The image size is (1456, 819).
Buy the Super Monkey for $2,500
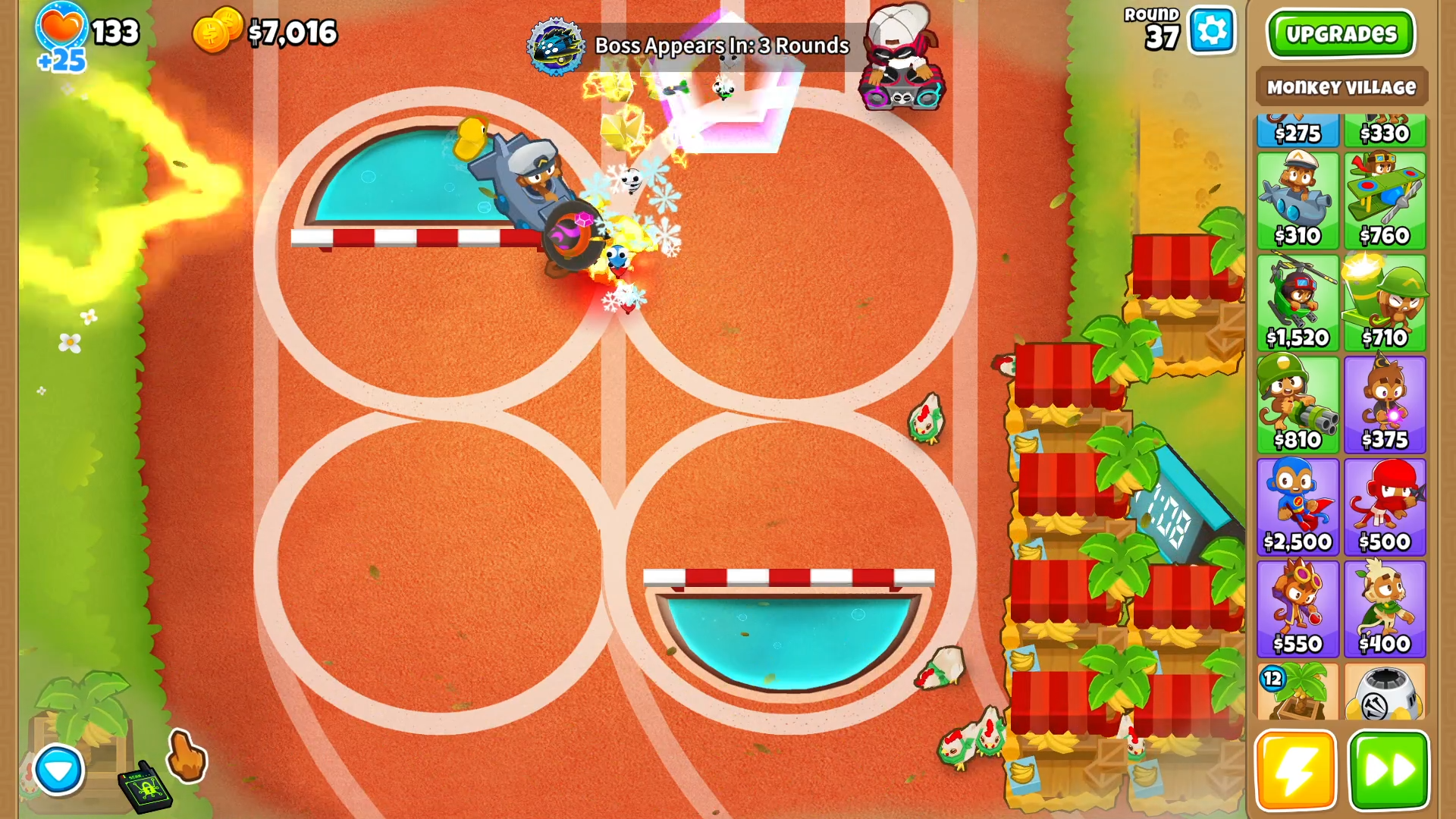point(1298,507)
